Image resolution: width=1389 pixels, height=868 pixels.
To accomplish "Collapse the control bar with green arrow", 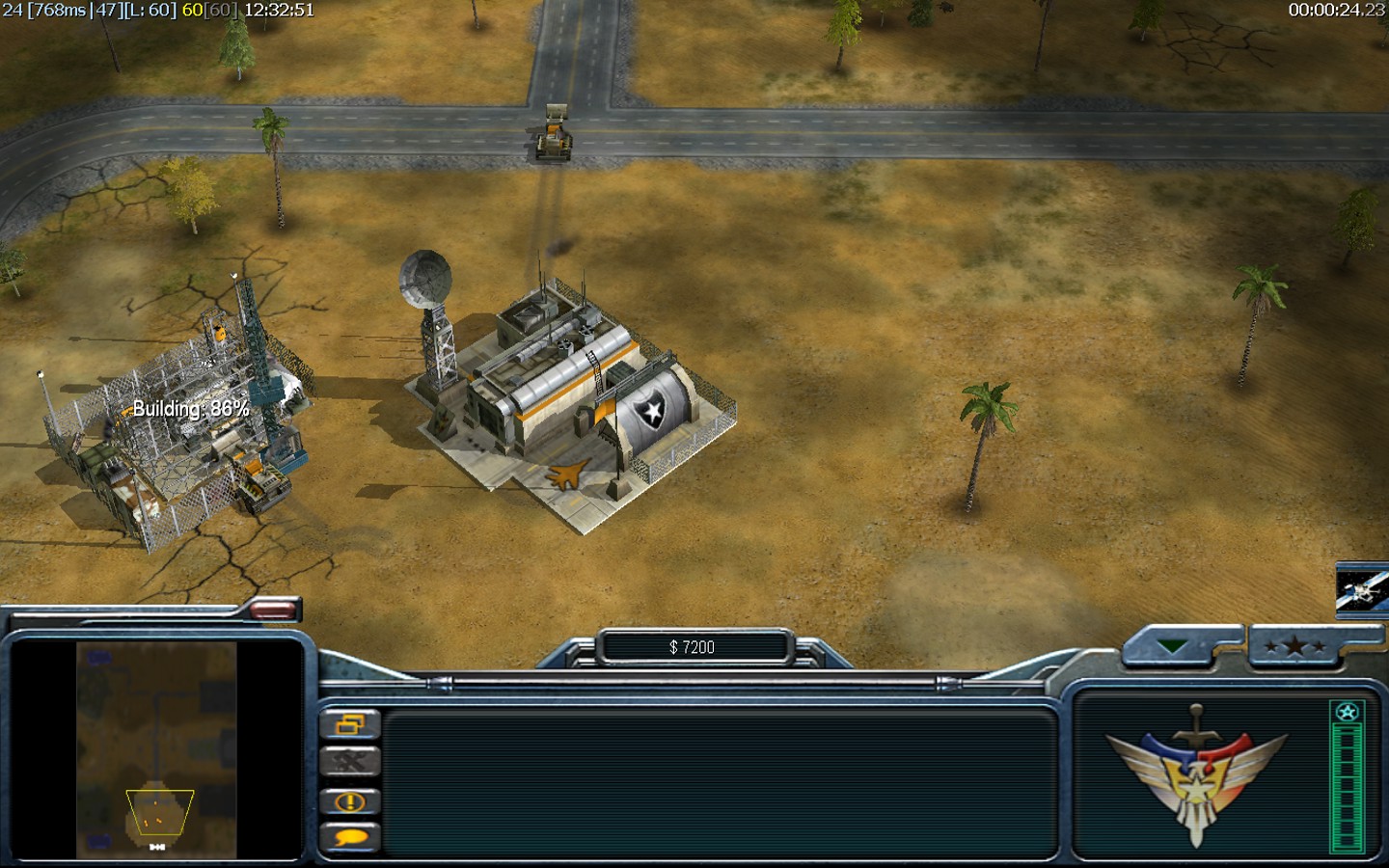I will (1173, 647).
